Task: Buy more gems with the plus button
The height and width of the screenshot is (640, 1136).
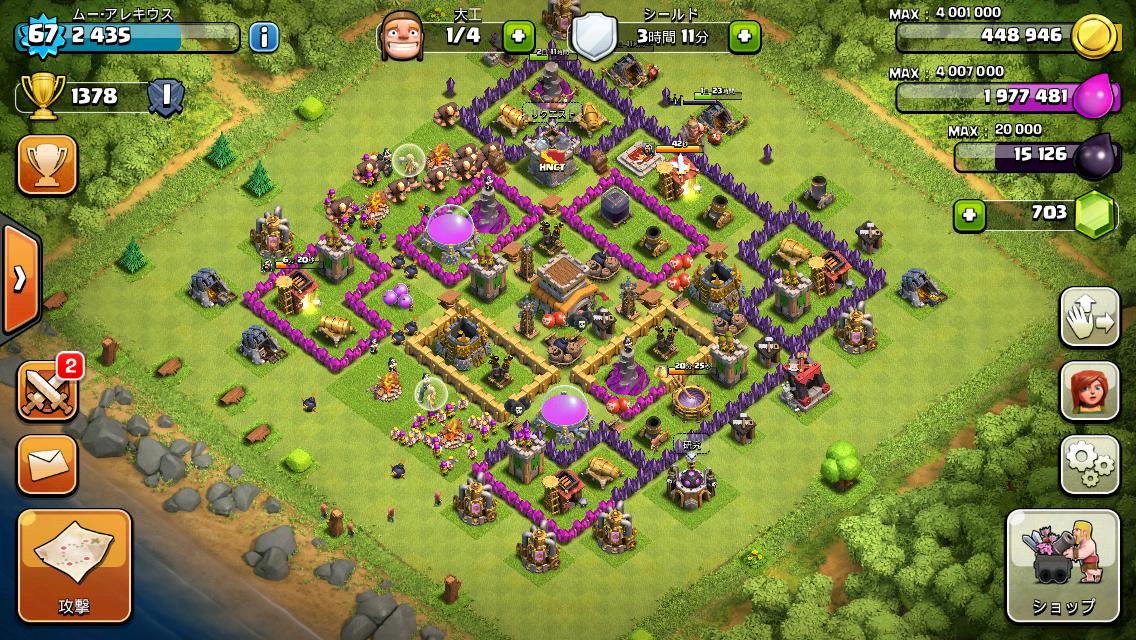Action: [967, 213]
